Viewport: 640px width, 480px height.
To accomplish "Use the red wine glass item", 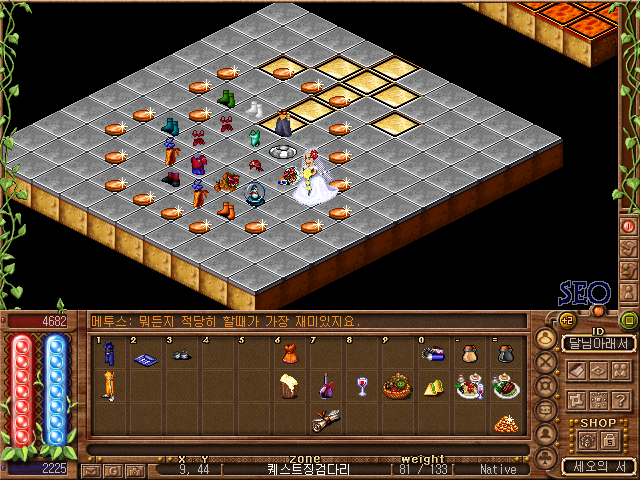I will [362, 385].
